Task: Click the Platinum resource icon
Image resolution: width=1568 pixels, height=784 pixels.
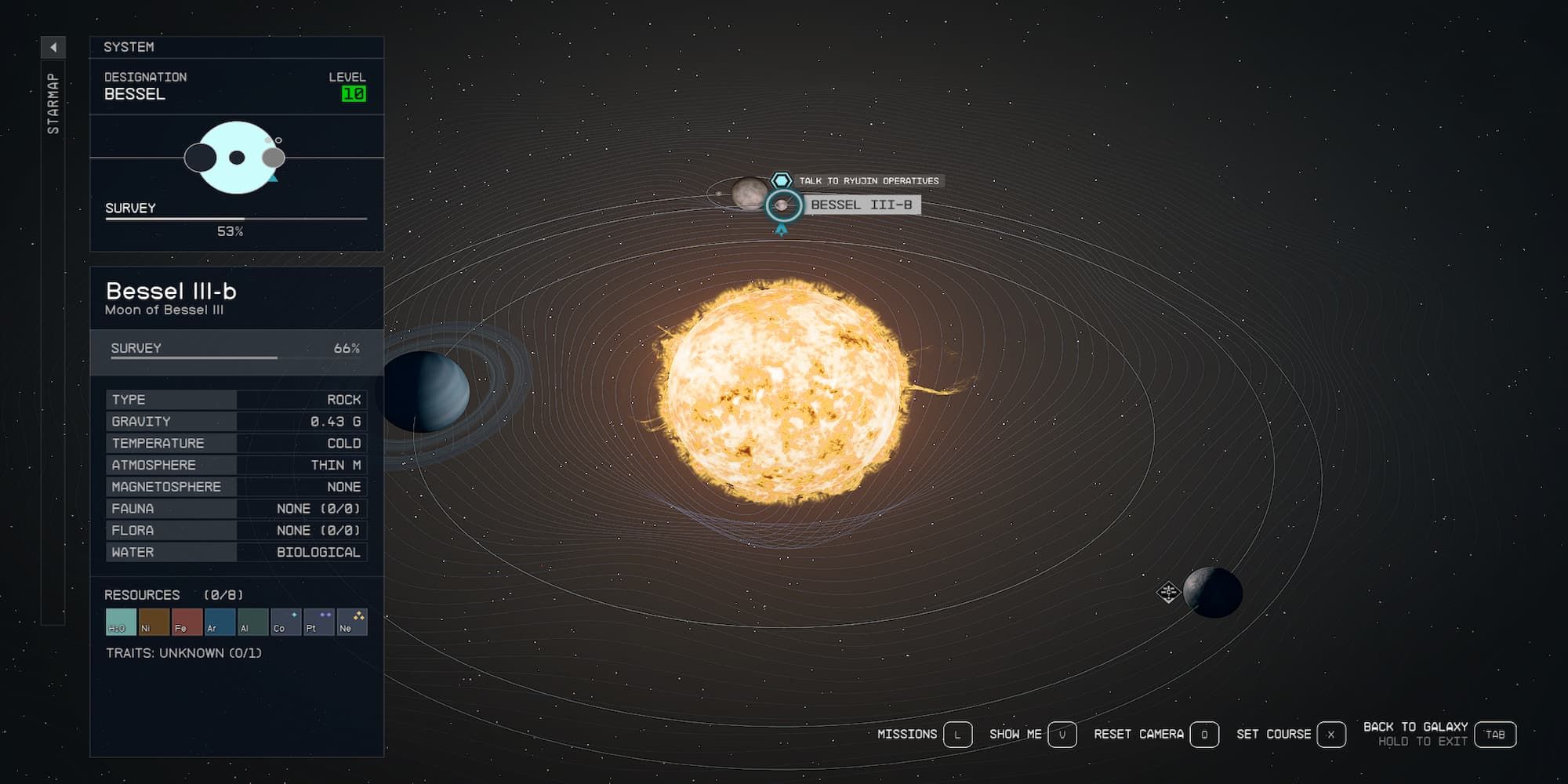Action: (x=318, y=623)
